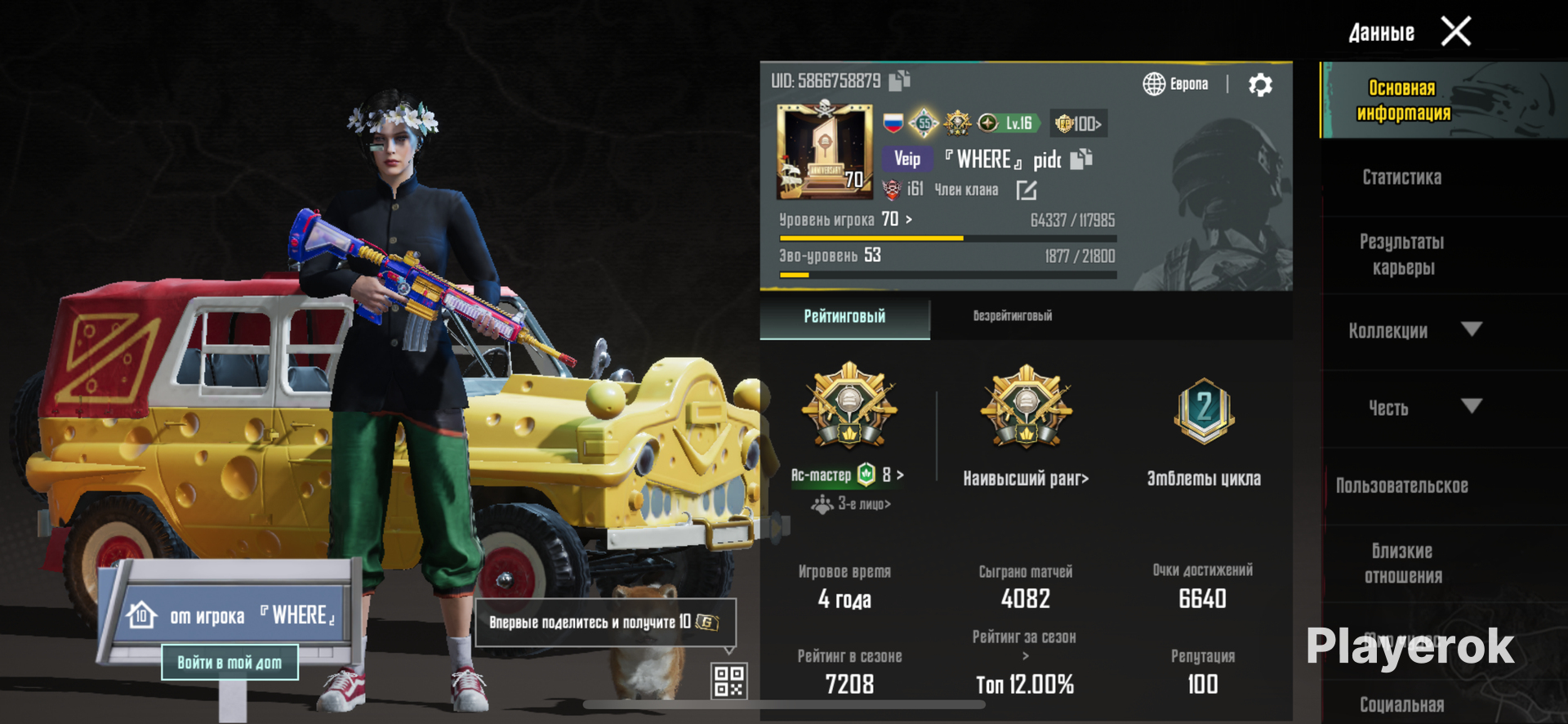Image resolution: width=1568 pixels, height=724 pixels.
Task: Close the profile data screen
Action: click(1456, 32)
